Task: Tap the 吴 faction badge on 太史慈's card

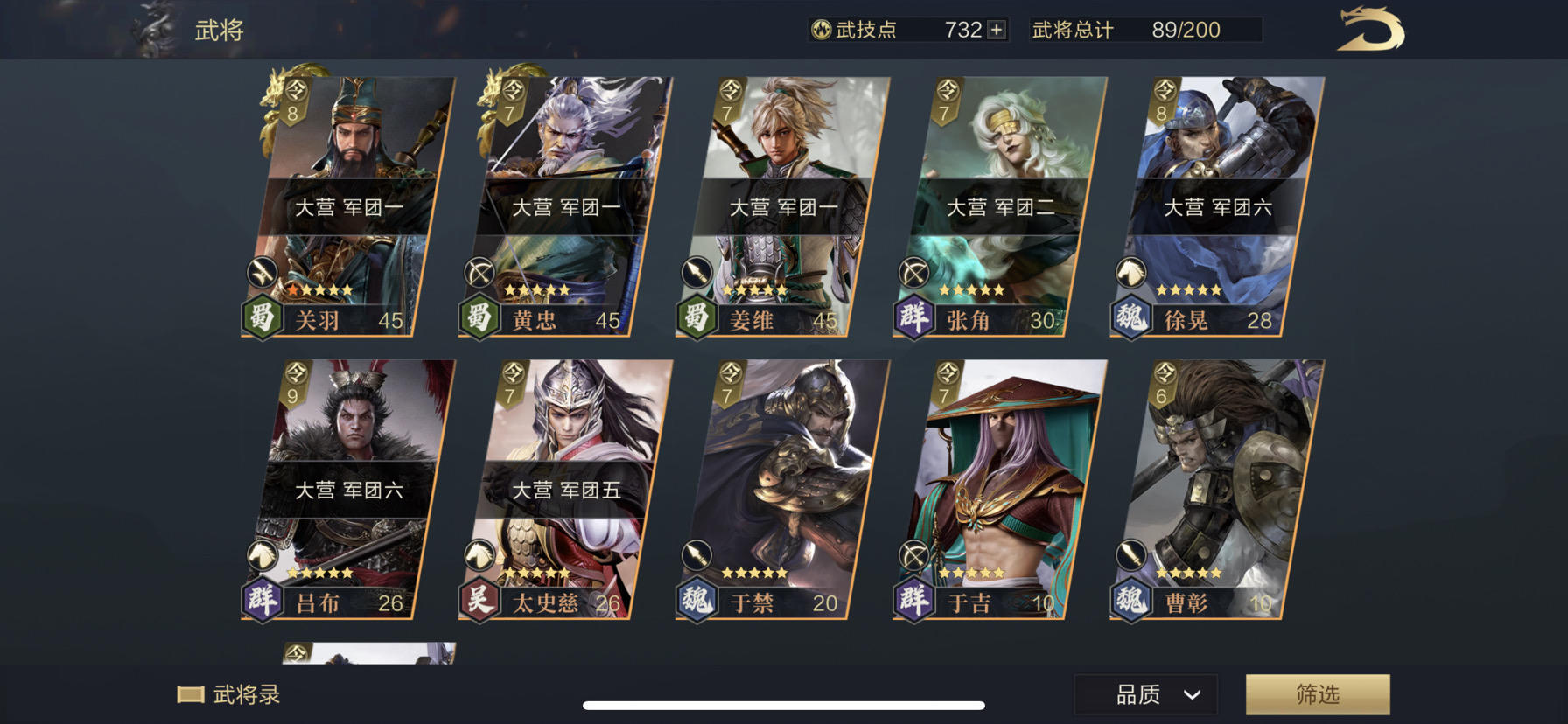Action: click(x=478, y=602)
